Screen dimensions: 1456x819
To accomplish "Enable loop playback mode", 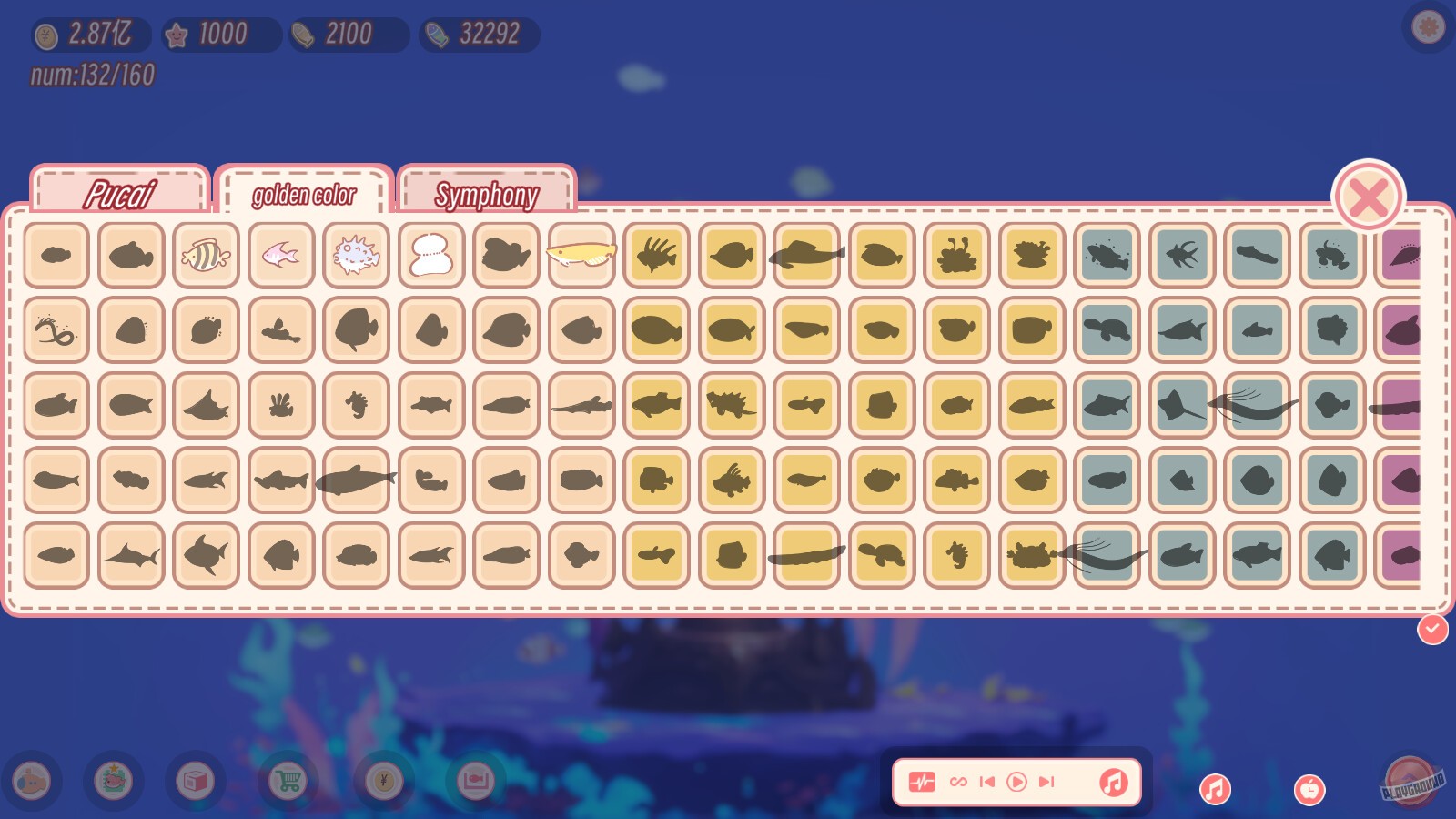I will 956,781.
